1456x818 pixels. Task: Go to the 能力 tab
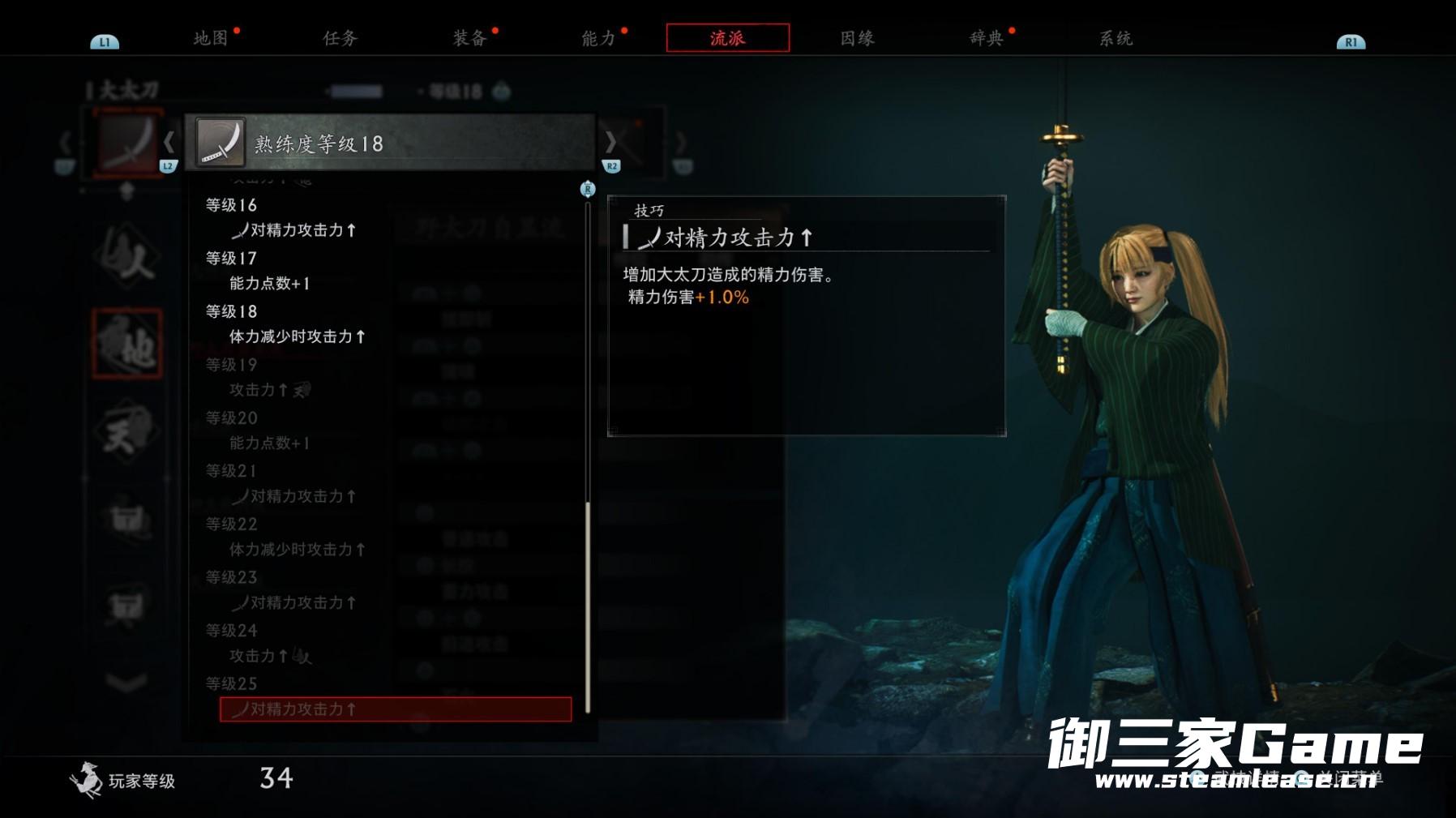click(x=598, y=38)
